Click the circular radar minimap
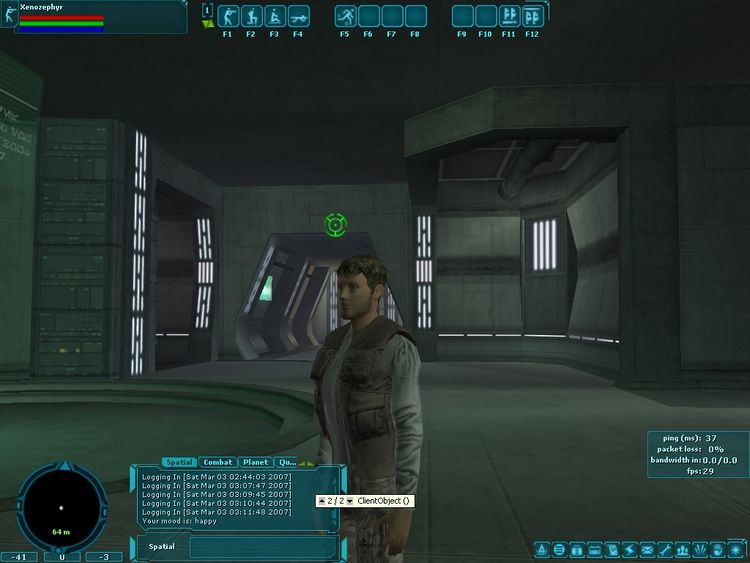The height and width of the screenshot is (563, 750). coord(61,505)
